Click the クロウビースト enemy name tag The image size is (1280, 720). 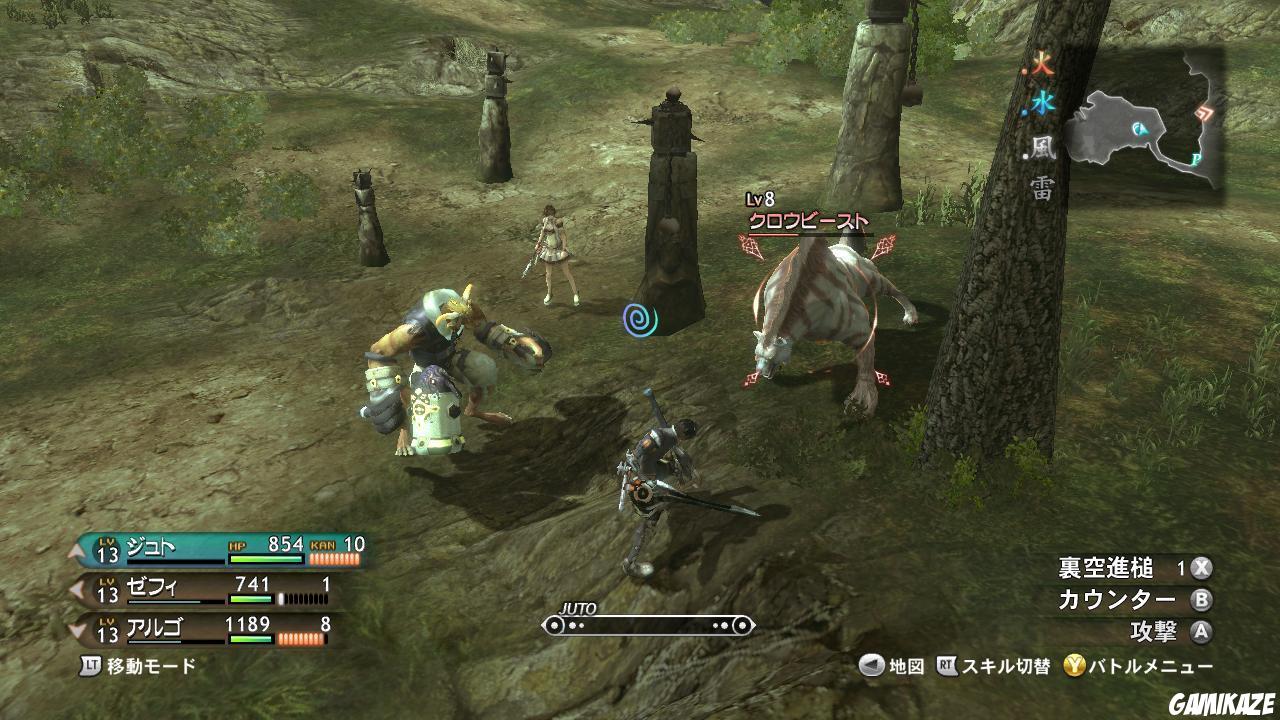click(809, 221)
